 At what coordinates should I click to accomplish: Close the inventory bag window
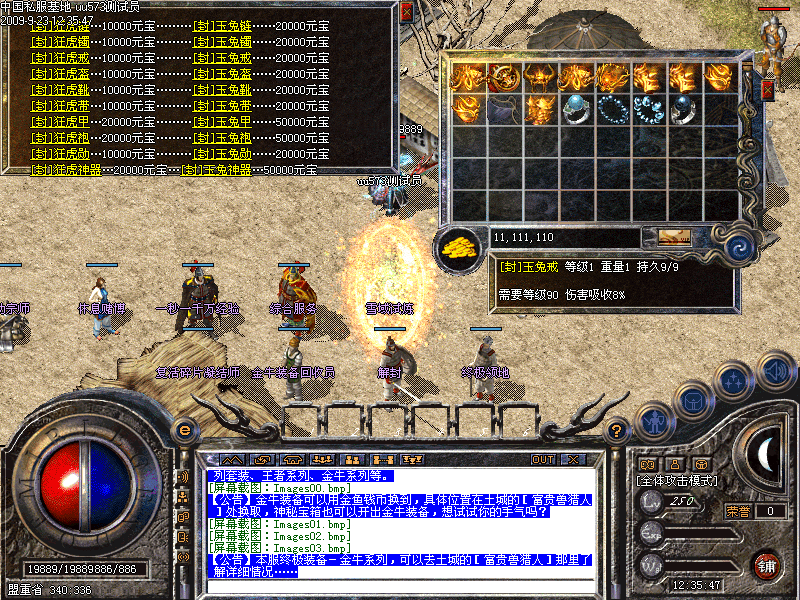point(767,90)
